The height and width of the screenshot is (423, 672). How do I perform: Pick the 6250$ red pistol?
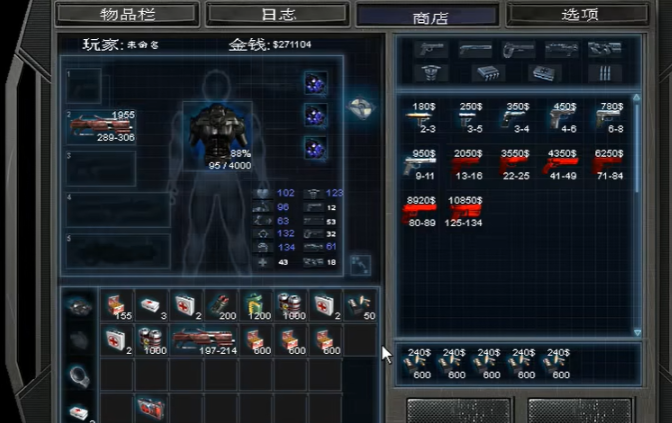[608, 164]
